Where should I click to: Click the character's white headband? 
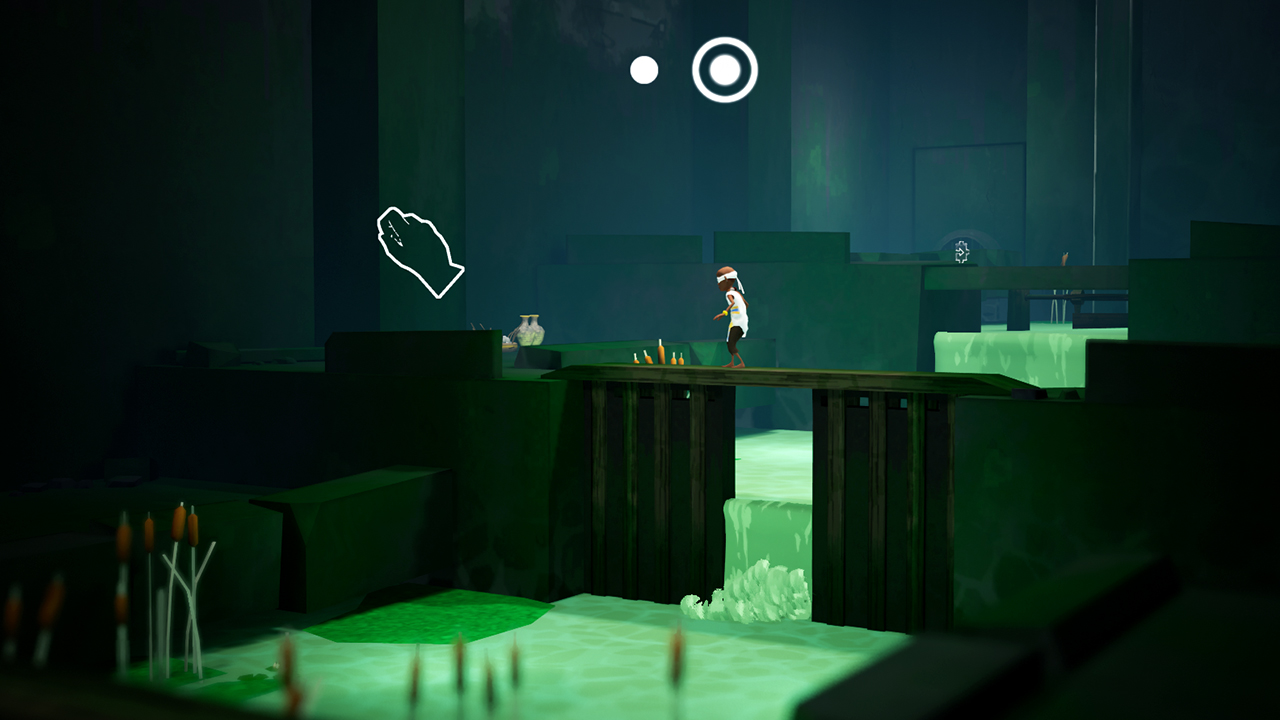pos(728,277)
